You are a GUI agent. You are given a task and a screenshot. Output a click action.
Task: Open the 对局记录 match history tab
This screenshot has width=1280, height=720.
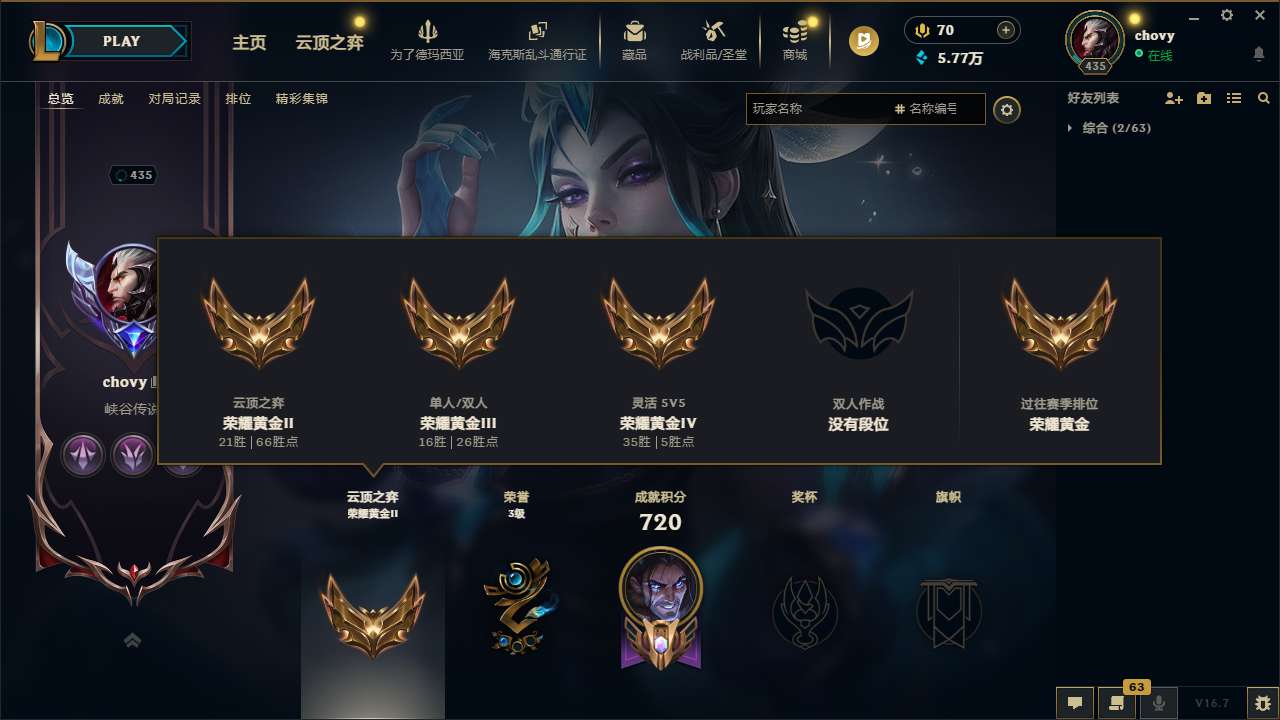(172, 98)
